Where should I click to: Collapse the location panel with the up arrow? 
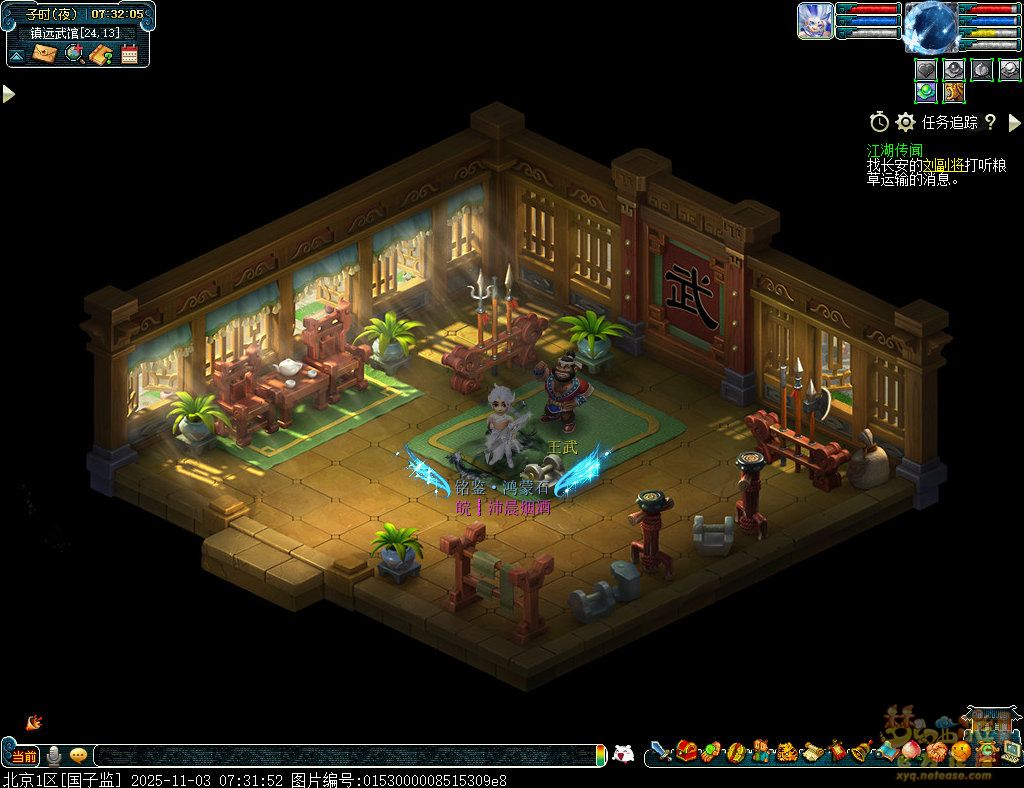17,54
